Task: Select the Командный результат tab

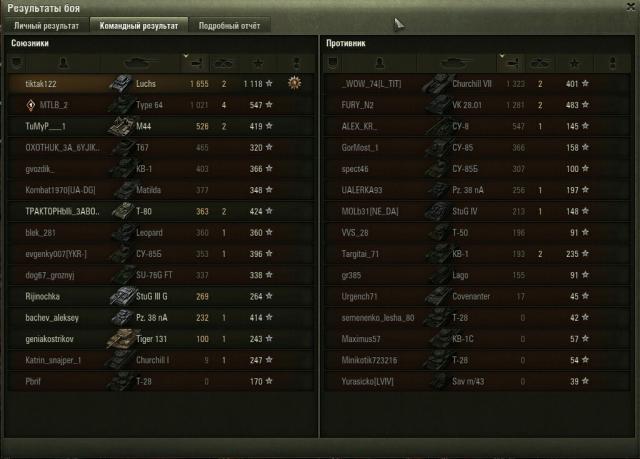Action: coord(138,25)
